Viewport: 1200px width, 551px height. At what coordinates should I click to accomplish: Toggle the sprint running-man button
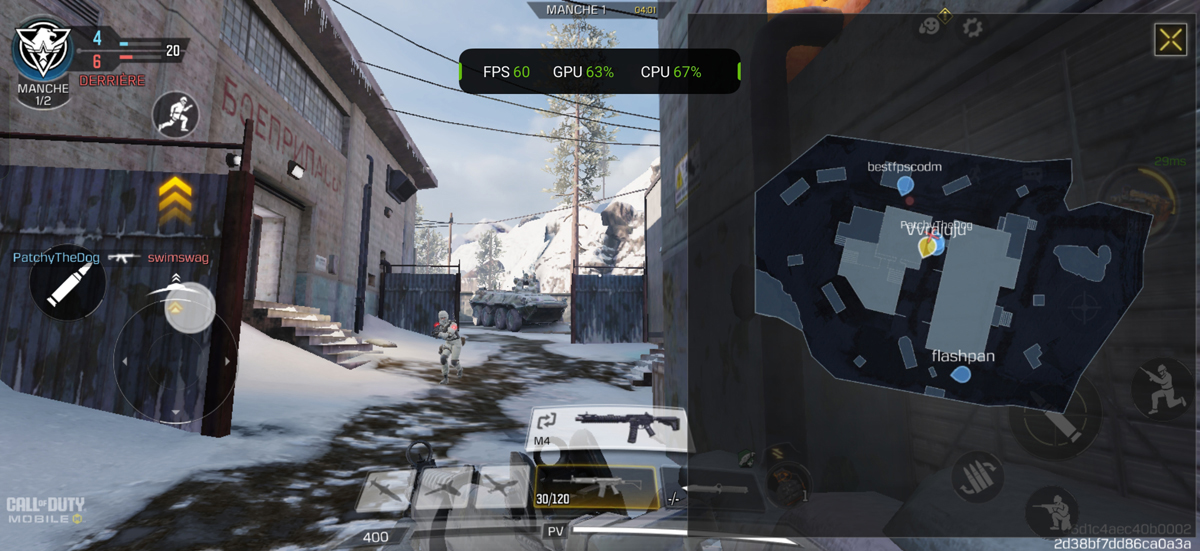tap(176, 114)
